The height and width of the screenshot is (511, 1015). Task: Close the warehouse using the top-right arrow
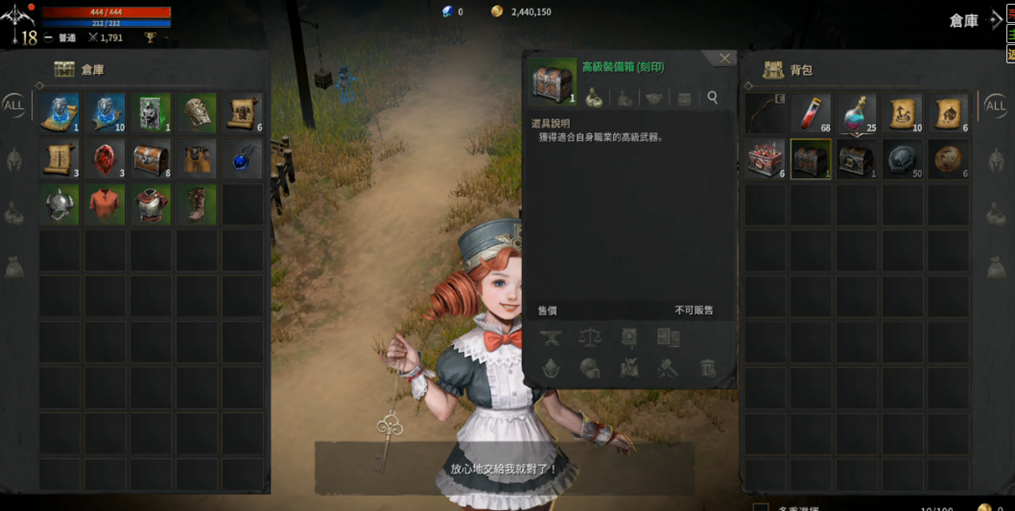click(x=996, y=19)
